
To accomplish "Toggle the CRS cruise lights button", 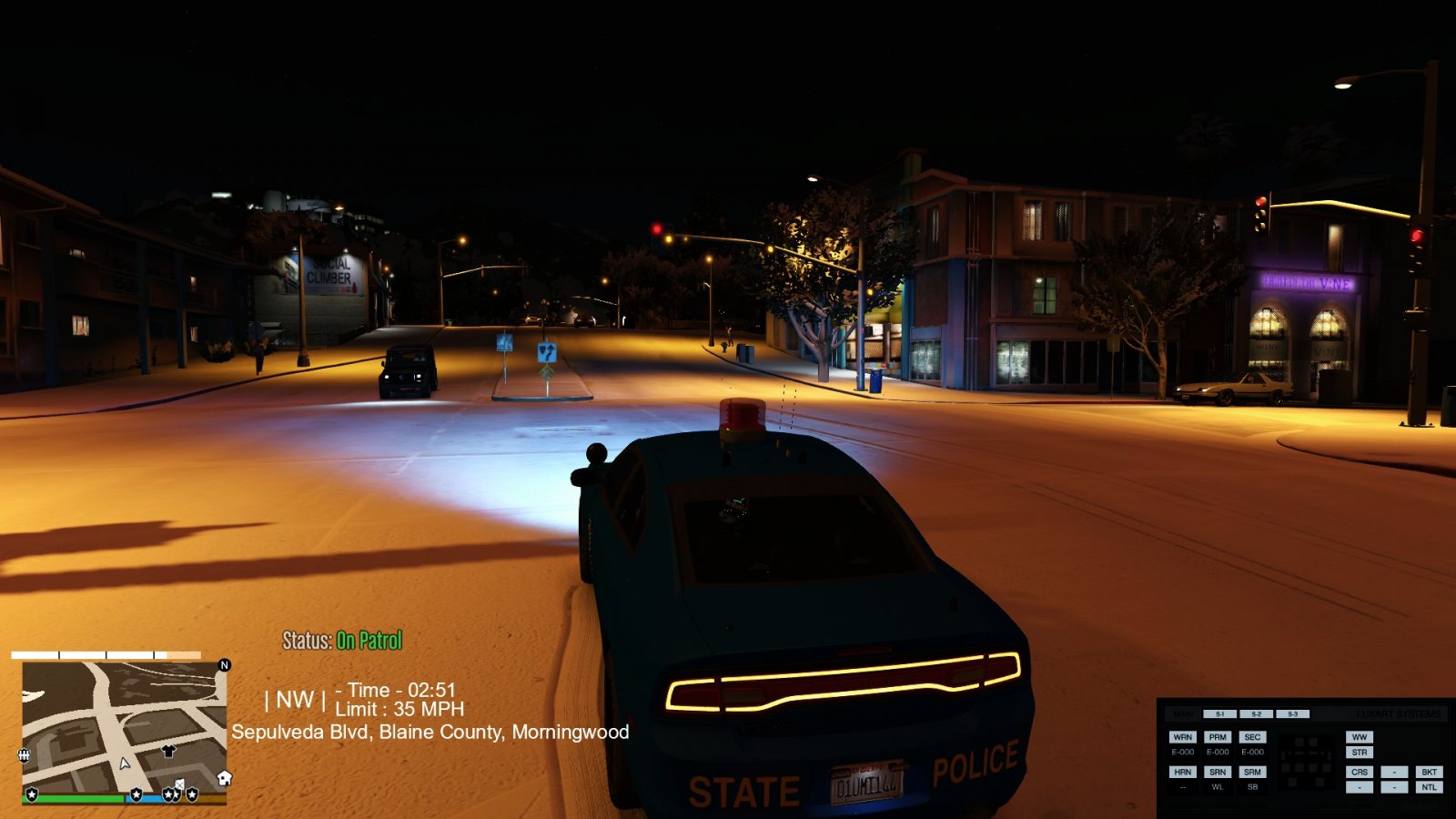I will click(x=1360, y=772).
